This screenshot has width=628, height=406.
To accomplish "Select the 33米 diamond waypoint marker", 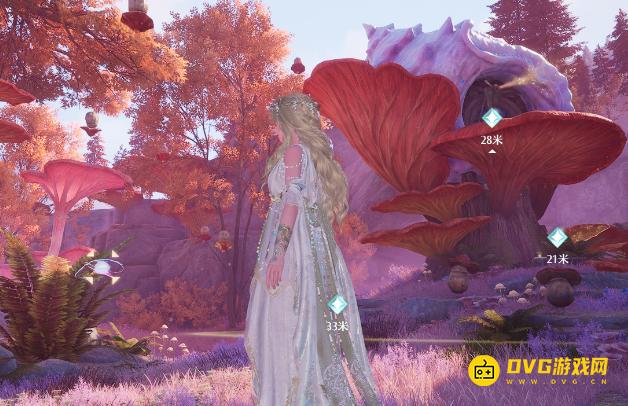I will (338, 304).
